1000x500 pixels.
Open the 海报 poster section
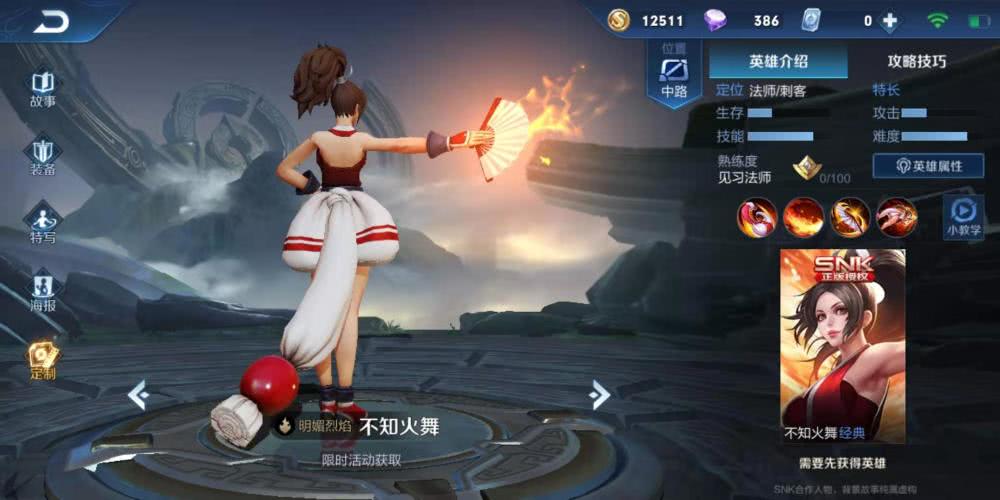pos(42,290)
